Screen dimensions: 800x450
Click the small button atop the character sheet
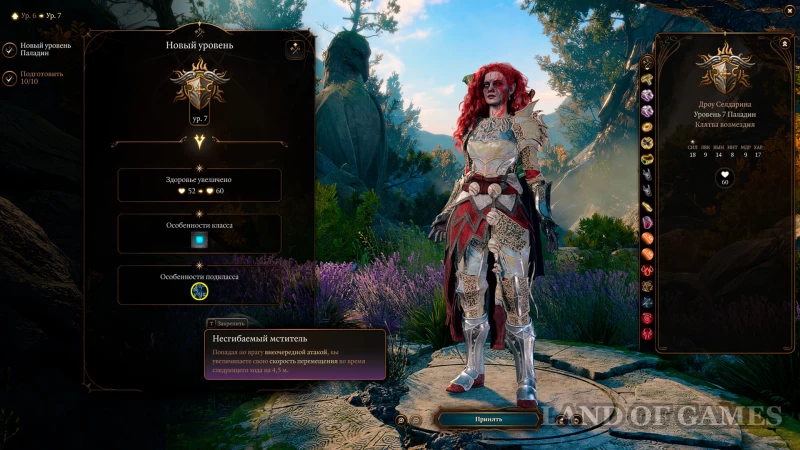pyautogui.click(x=781, y=45)
